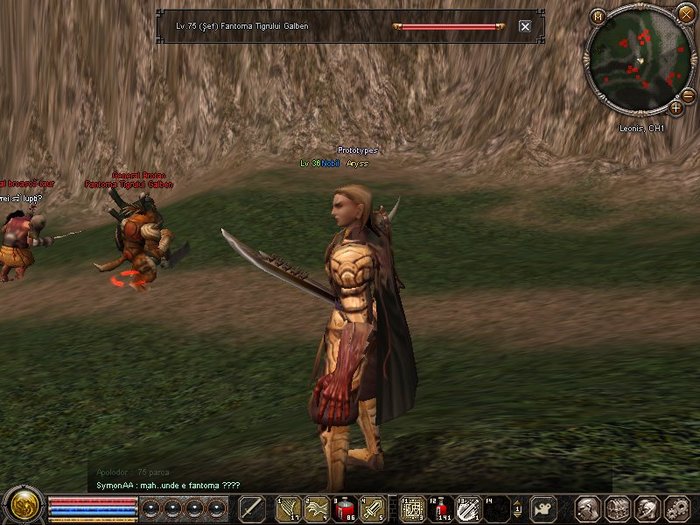
Task: Use the maze-pattern scroll hotbar item
Action: tap(412, 508)
